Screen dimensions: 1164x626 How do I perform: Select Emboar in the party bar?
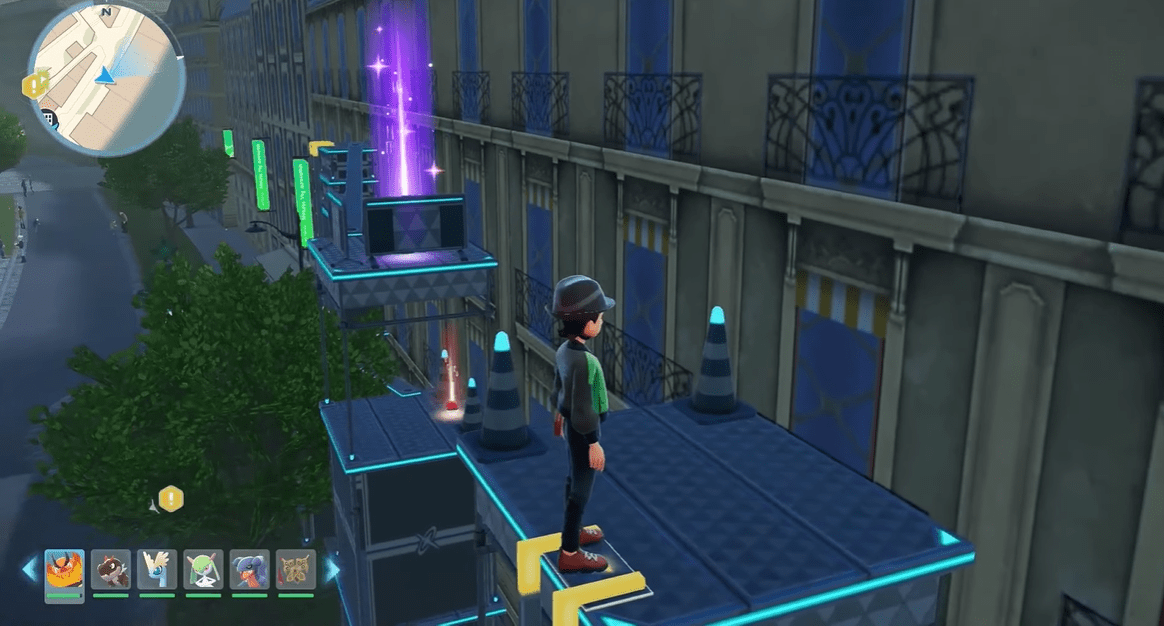click(64, 570)
